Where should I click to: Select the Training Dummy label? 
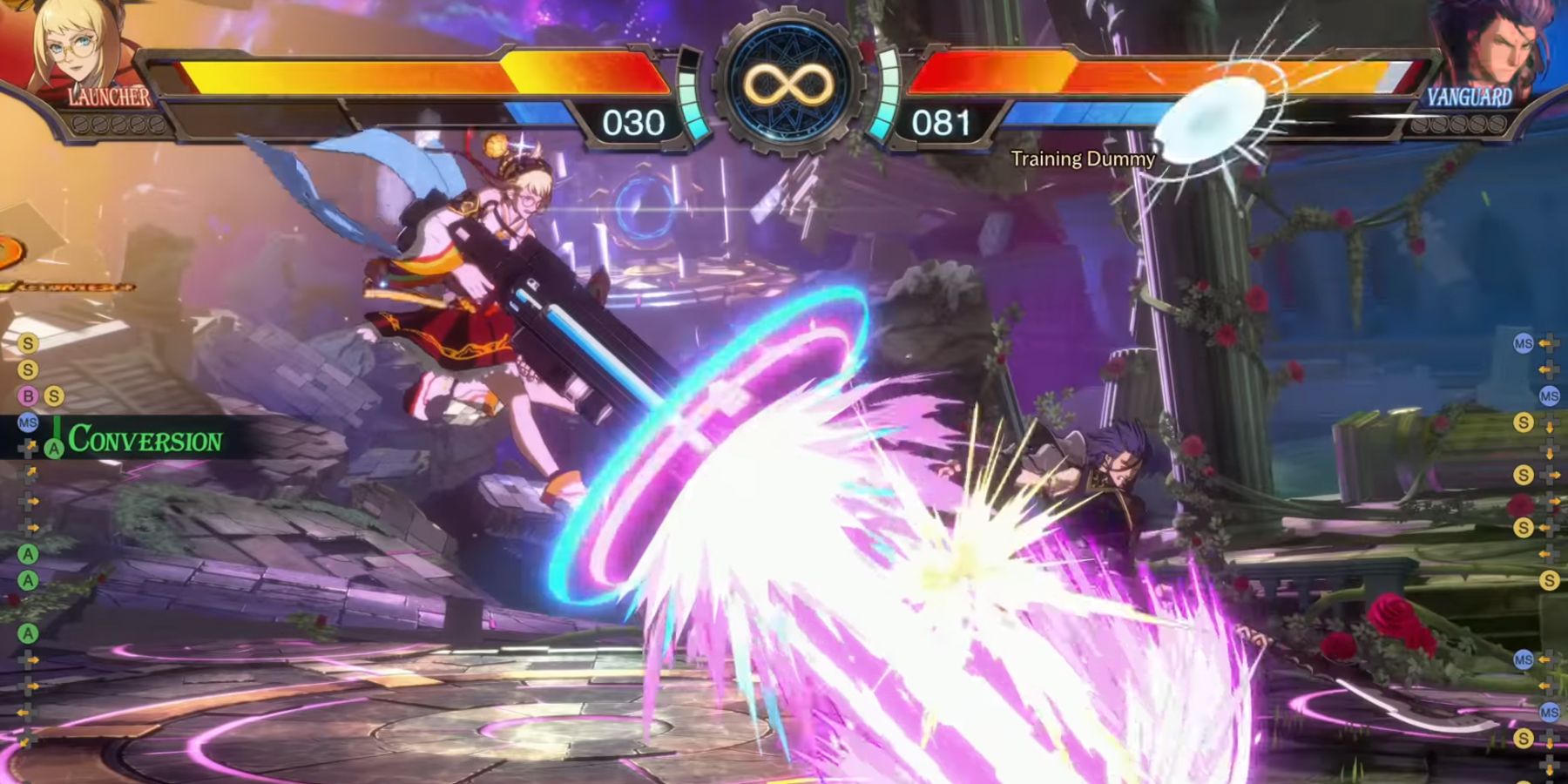tap(1083, 159)
